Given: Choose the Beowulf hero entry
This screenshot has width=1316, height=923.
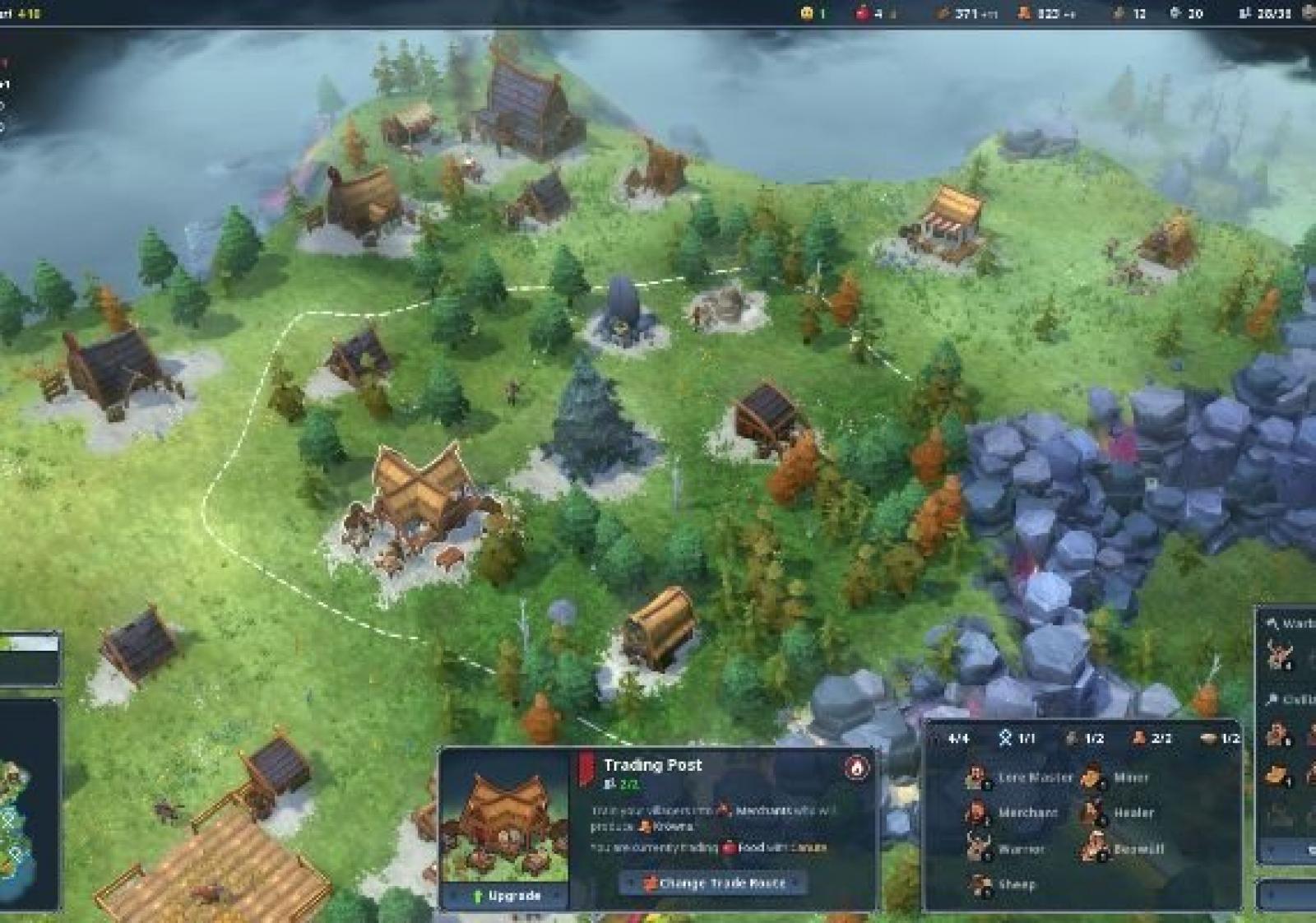Looking at the screenshot, I should pos(1124,848).
